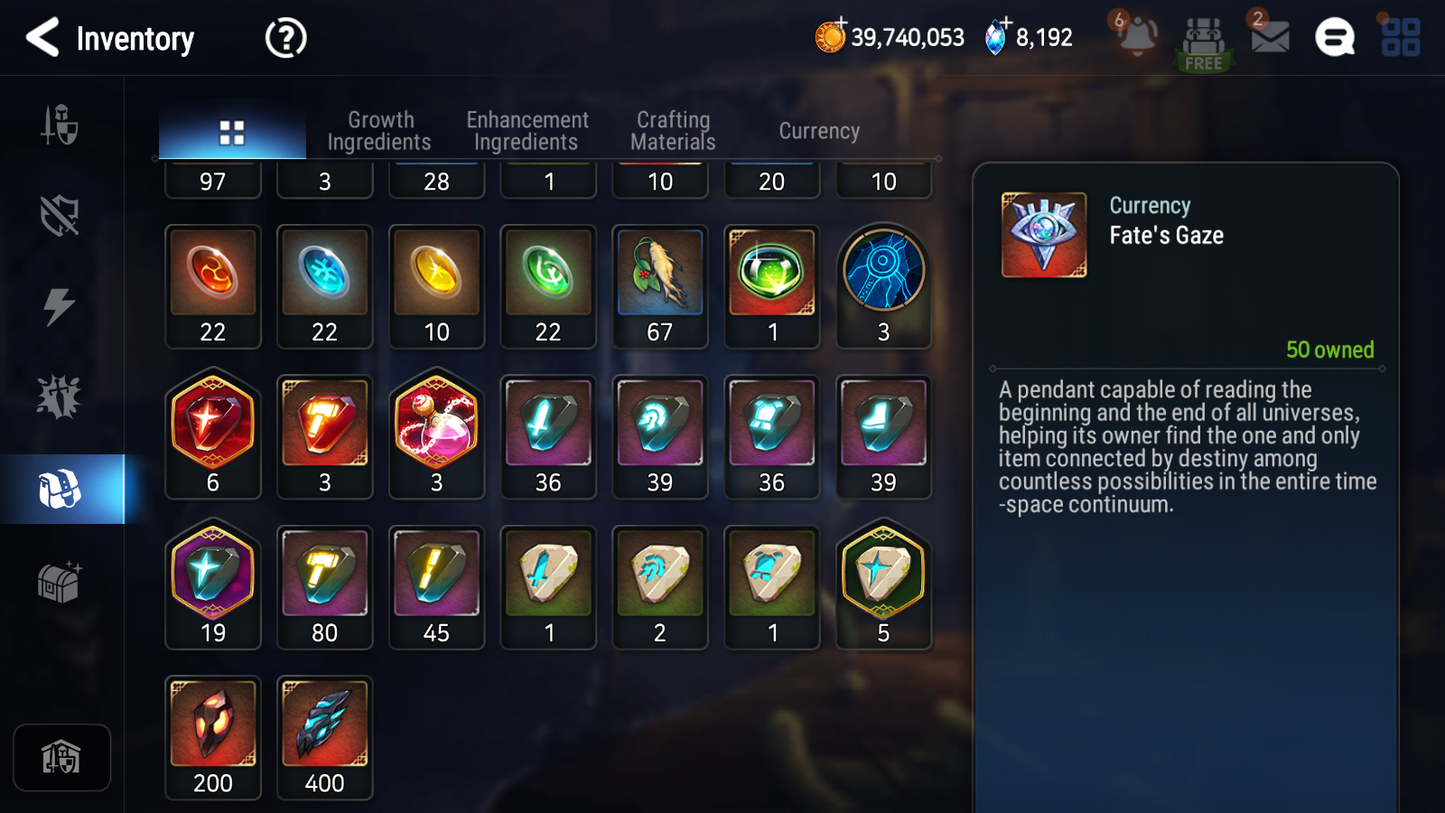Select the sword and shield equipment category
The image size is (1445, 813).
click(60, 126)
